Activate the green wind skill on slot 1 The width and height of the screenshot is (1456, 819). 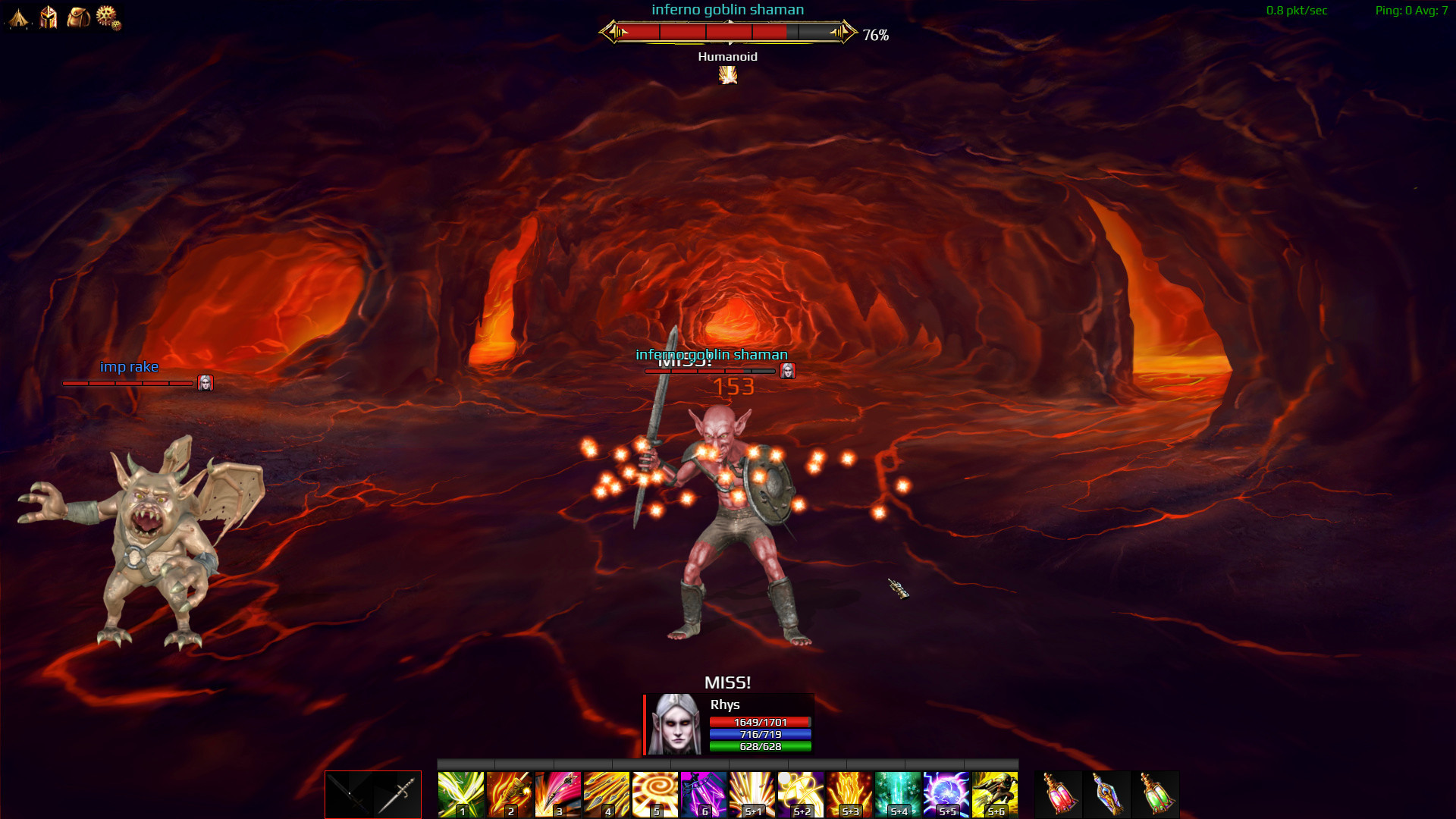coord(461,794)
